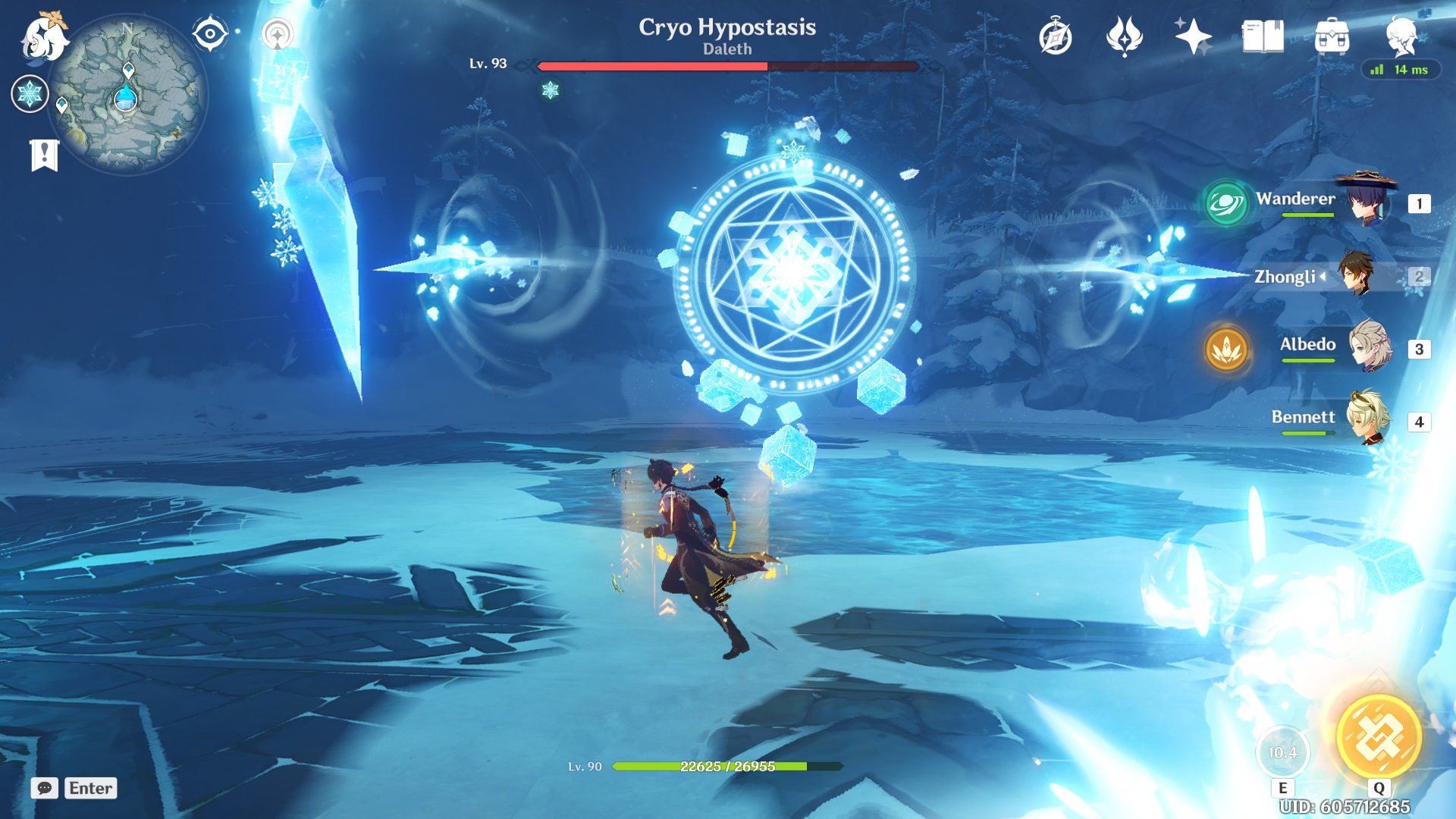Select the compass navigation icon near the minimap
Screen dimensions: 1456x819
pos(209,33)
